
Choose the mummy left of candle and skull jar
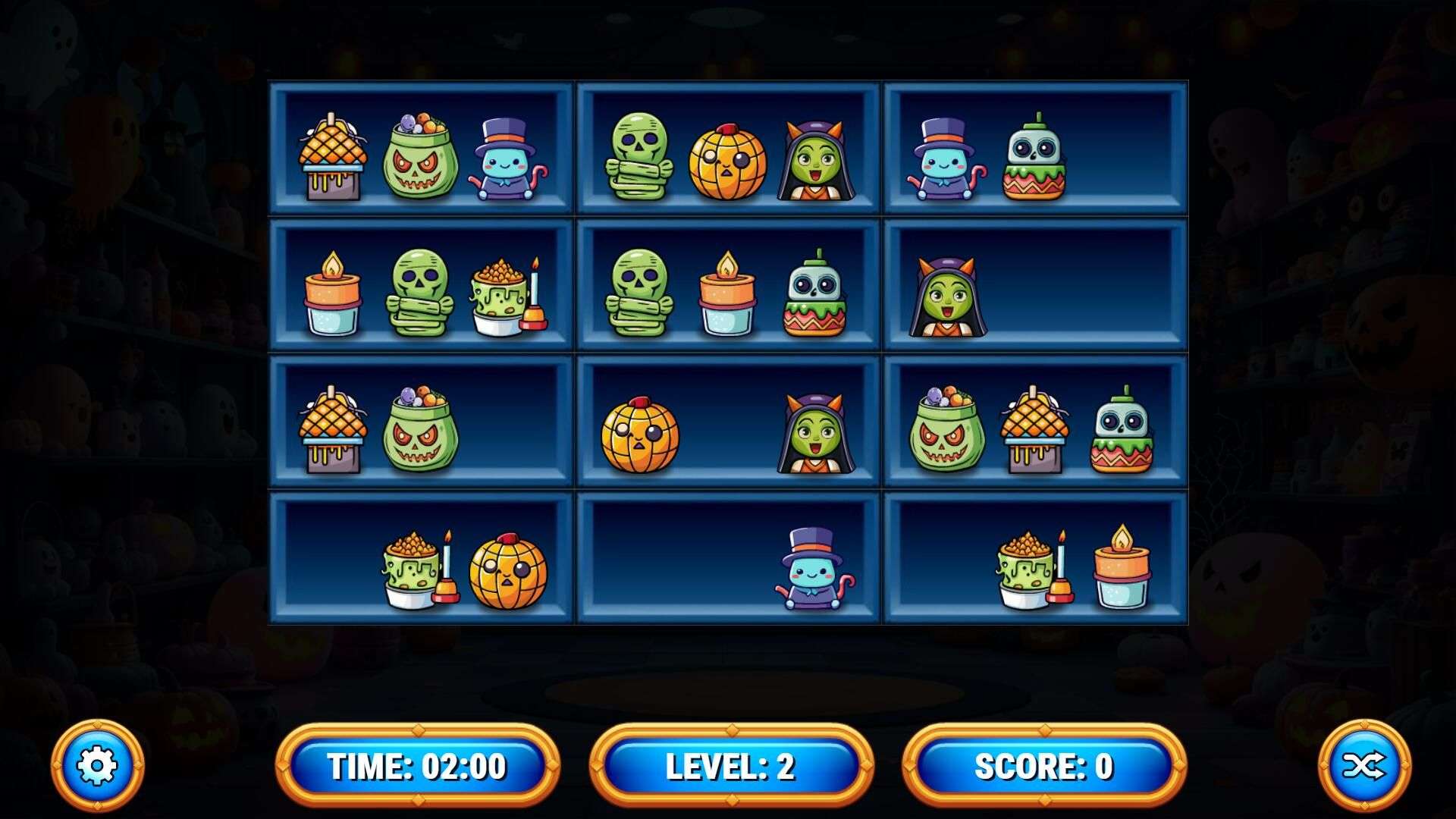point(639,293)
